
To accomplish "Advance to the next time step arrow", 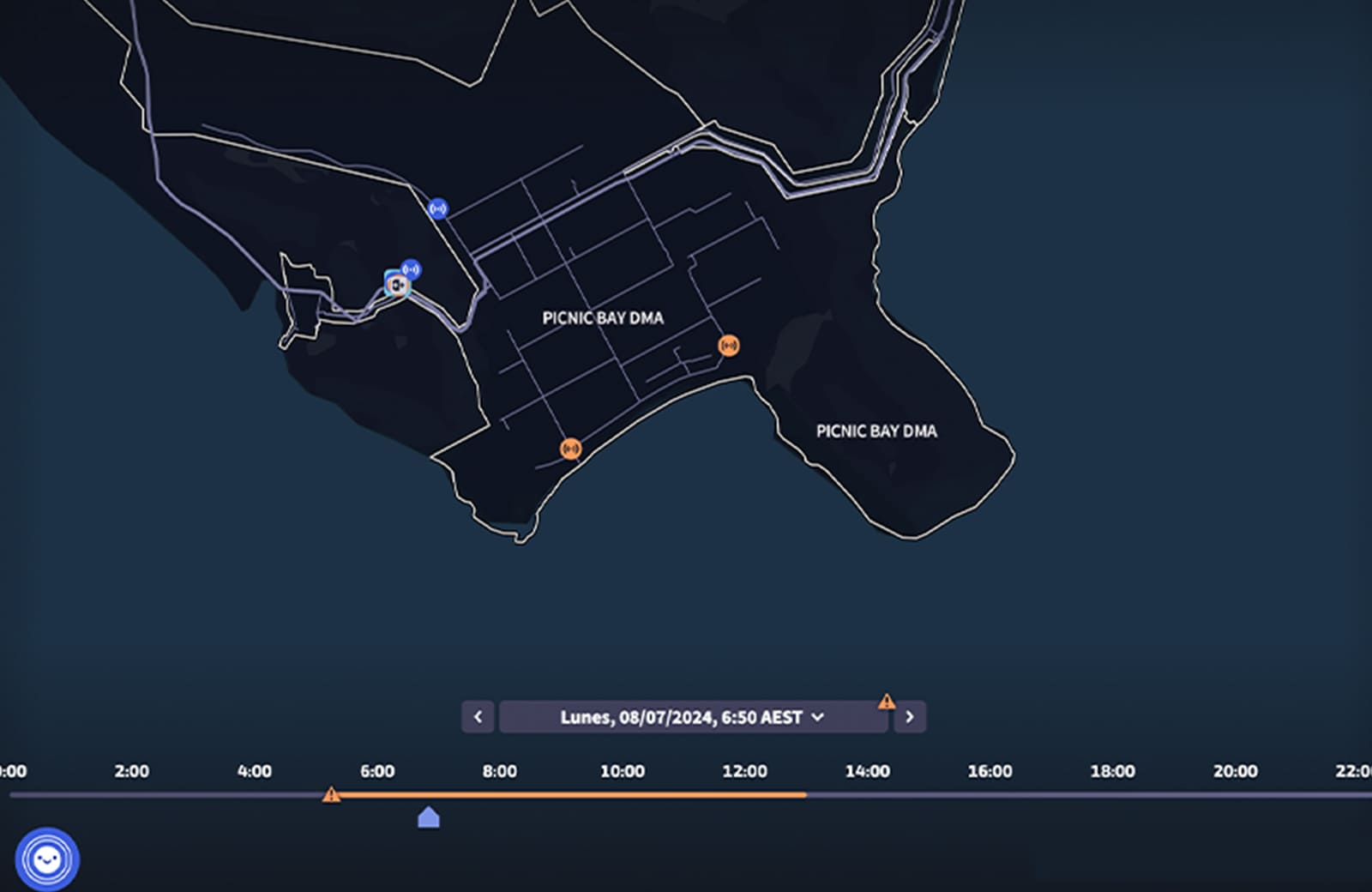I will [x=910, y=717].
